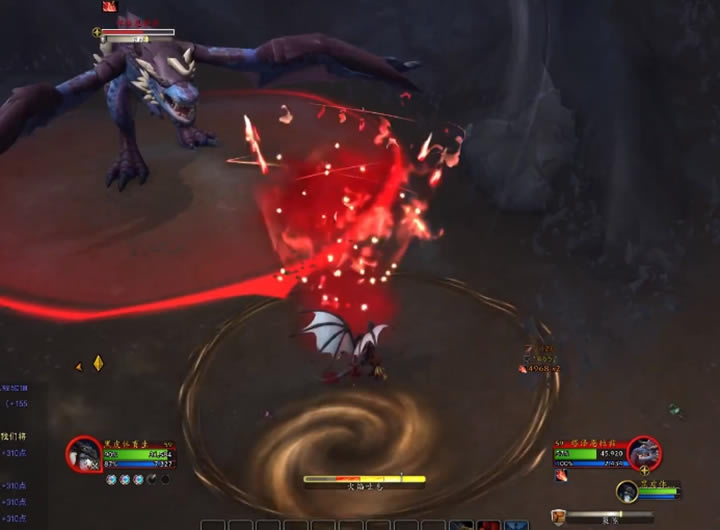This screenshot has height=530, width=720.
Task: Click the flame debuff icon under target frame
Action: click(x=561, y=475)
